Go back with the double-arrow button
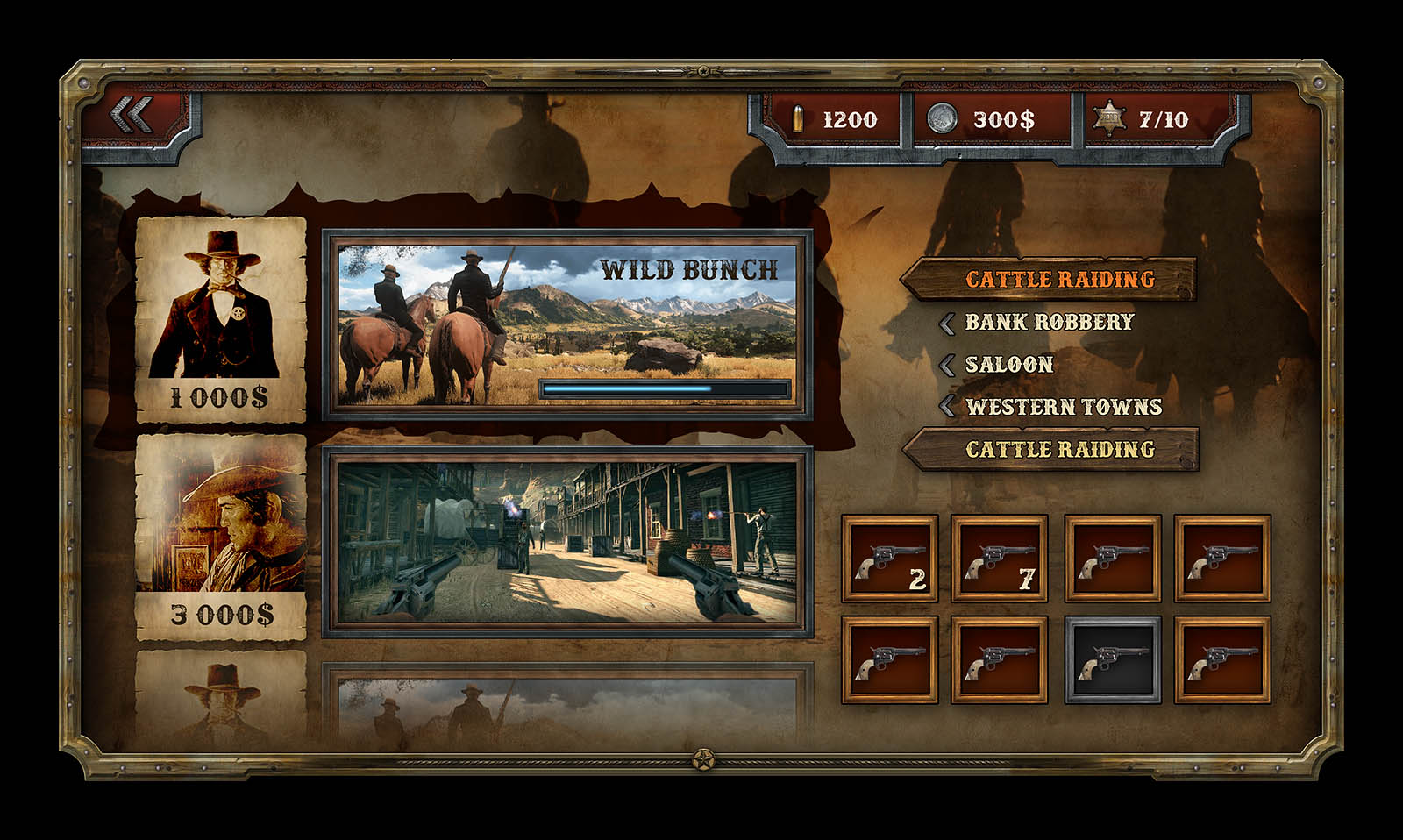The height and width of the screenshot is (840, 1403). (133, 115)
